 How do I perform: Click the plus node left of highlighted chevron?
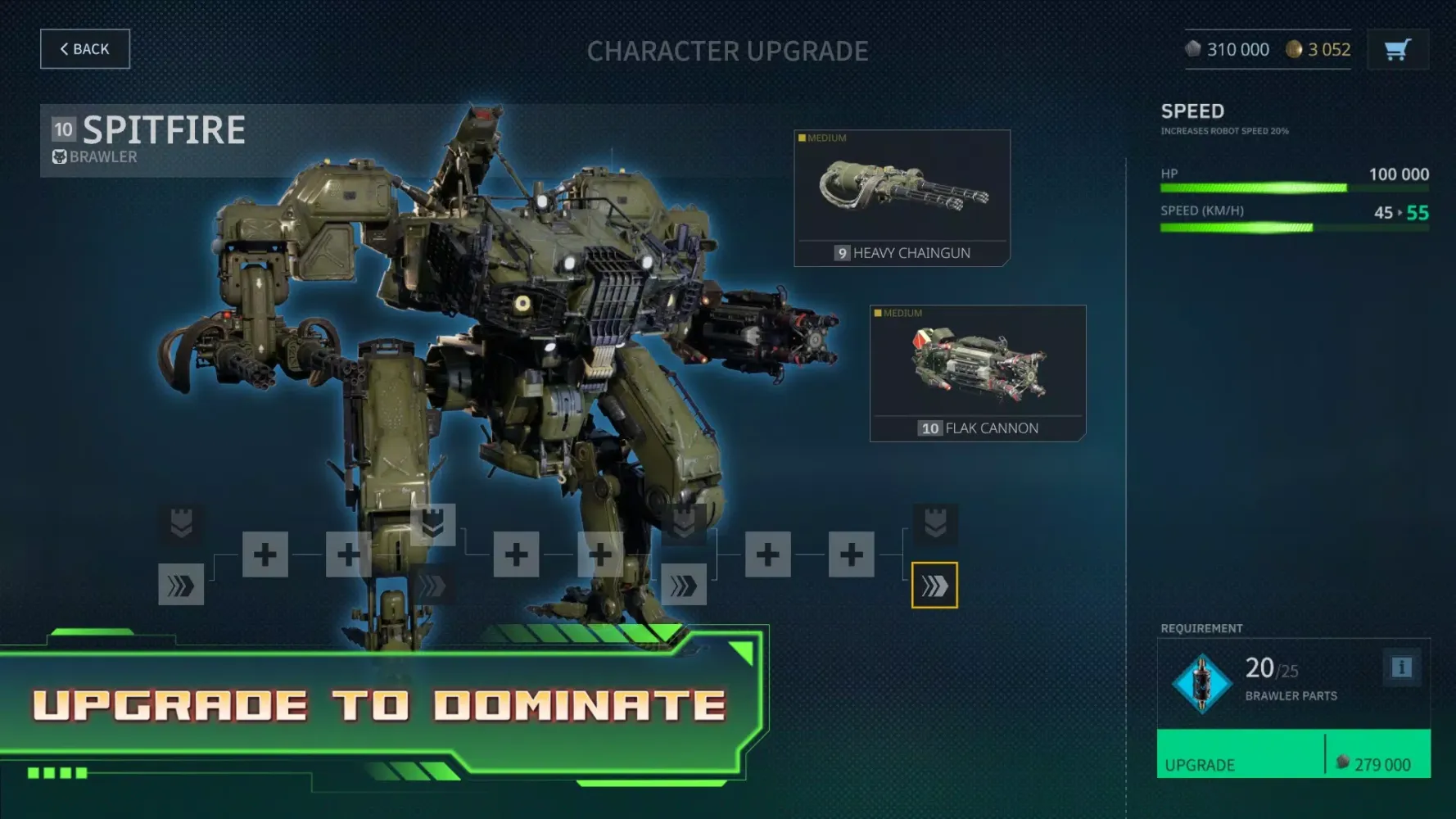tap(852, 554)
